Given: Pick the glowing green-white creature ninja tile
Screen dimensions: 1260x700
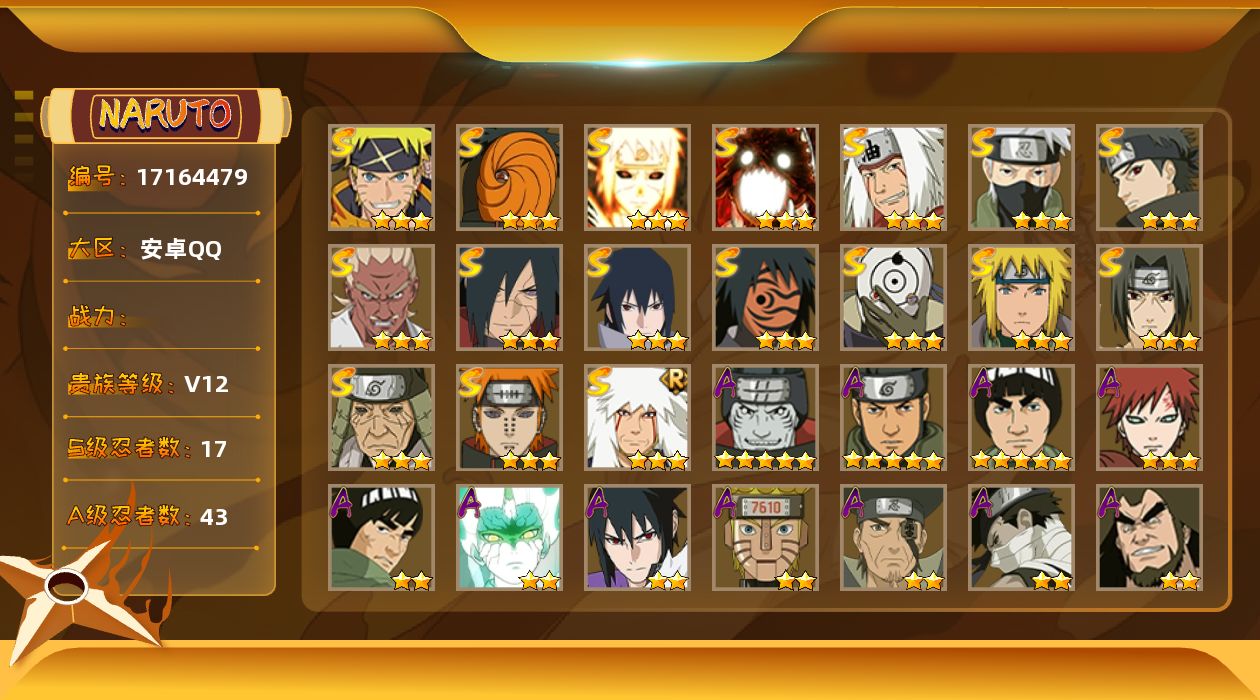Looking at the screenshot, I should [509, 537].
